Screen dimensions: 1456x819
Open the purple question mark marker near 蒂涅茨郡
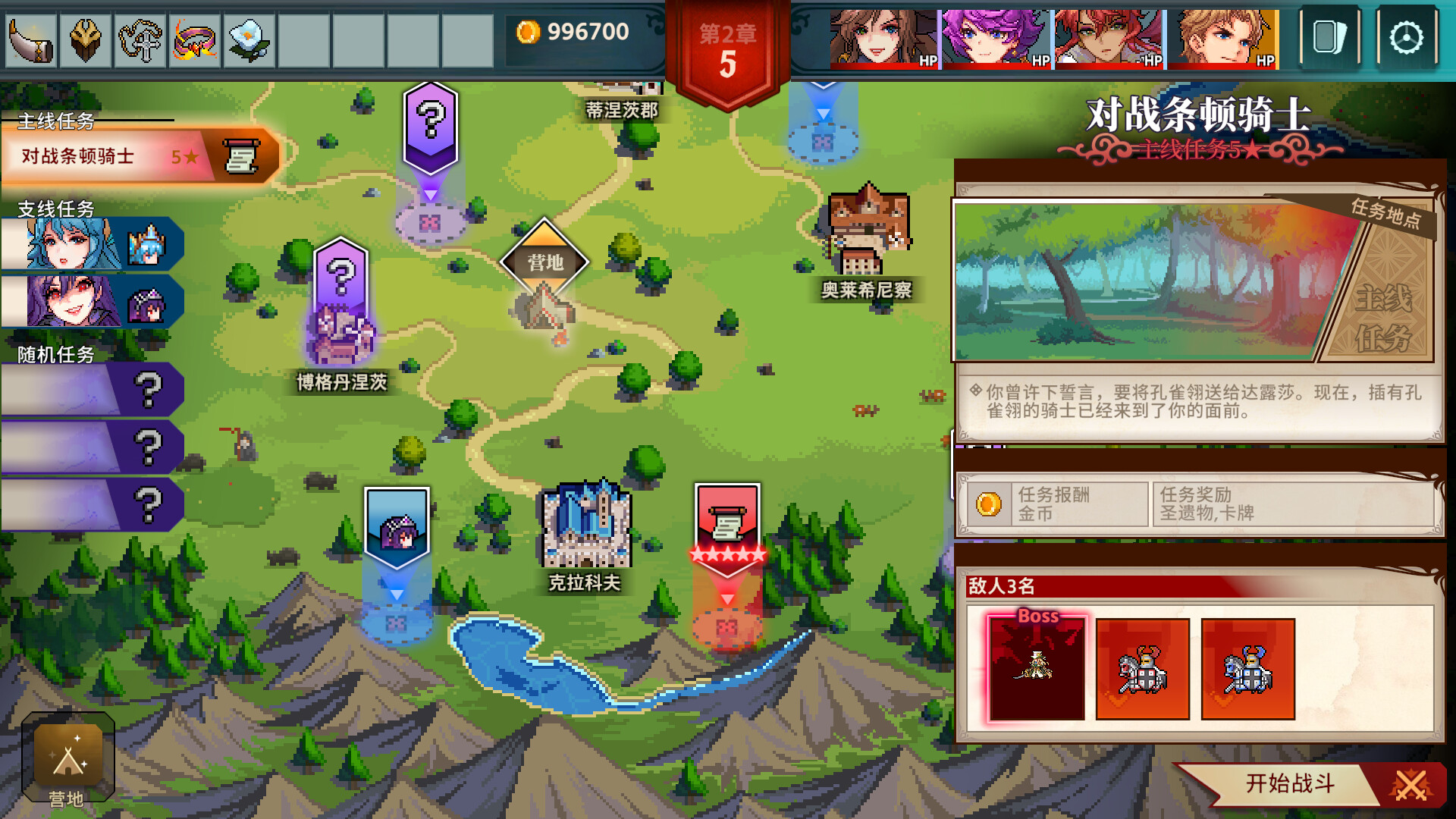pyautogui.click(x=431, y=121)
